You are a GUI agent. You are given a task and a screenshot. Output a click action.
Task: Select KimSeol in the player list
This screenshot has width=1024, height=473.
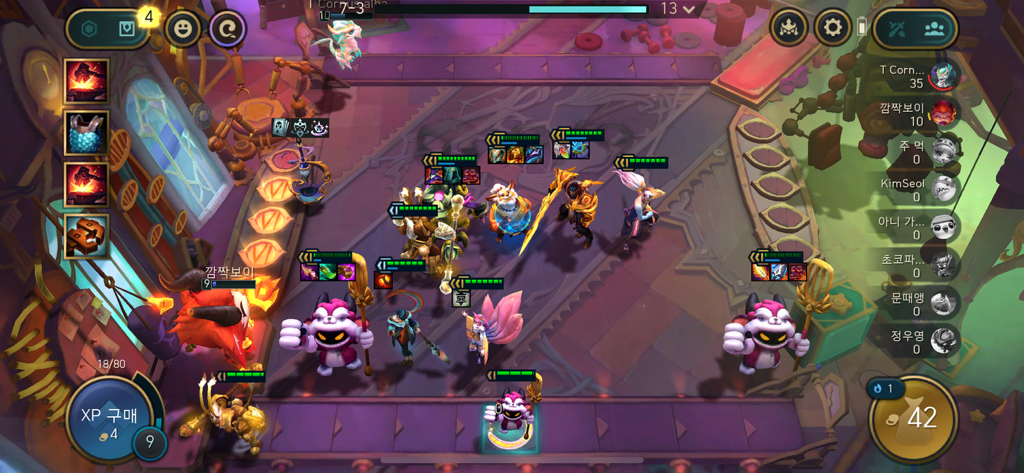click(940, 189)
